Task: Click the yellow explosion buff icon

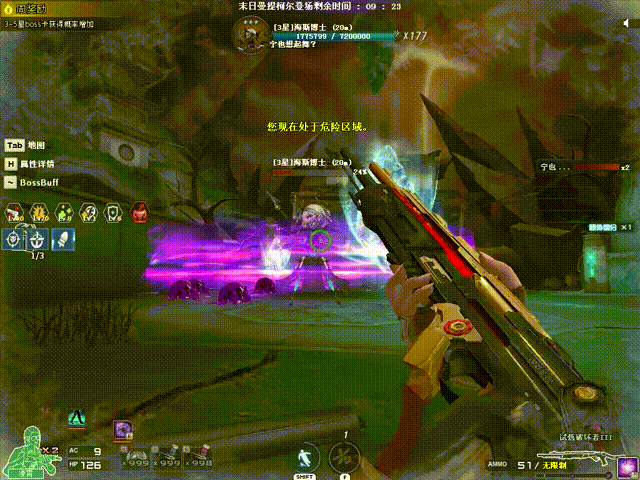Action: click(x=40, y=212)
